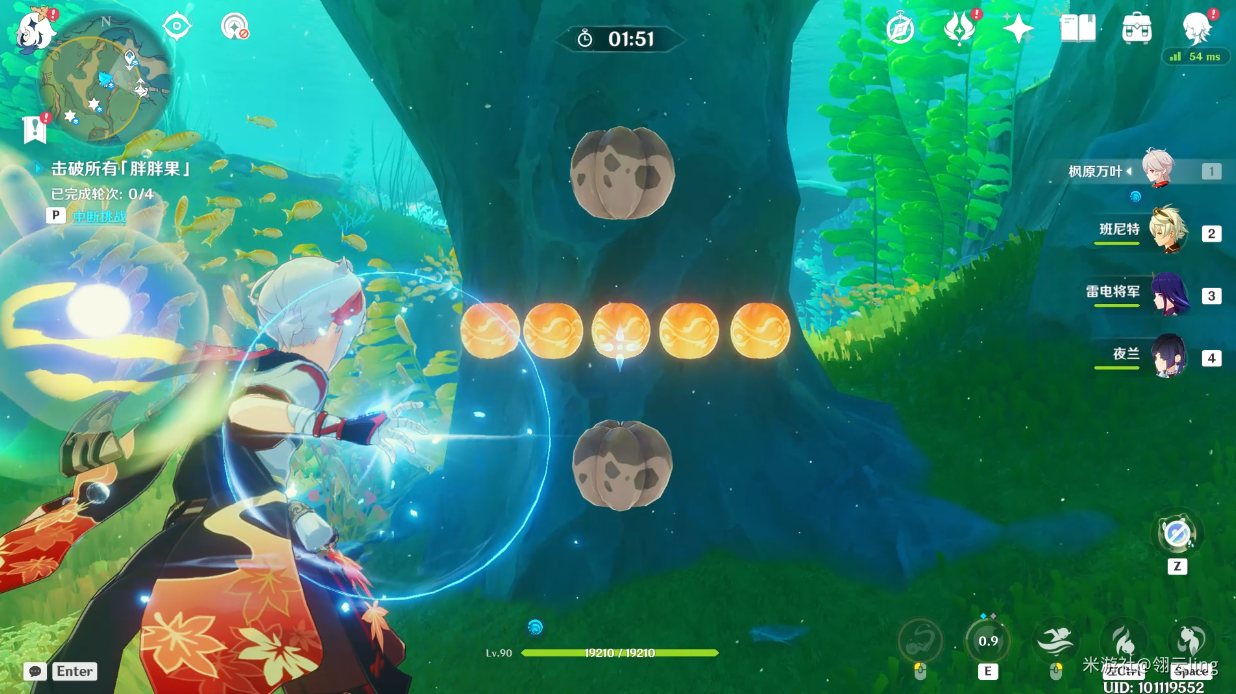Interrupt the challenge via 中断挑战
The width and height of the screenshot is (1236, 694).
pos(99,216)
